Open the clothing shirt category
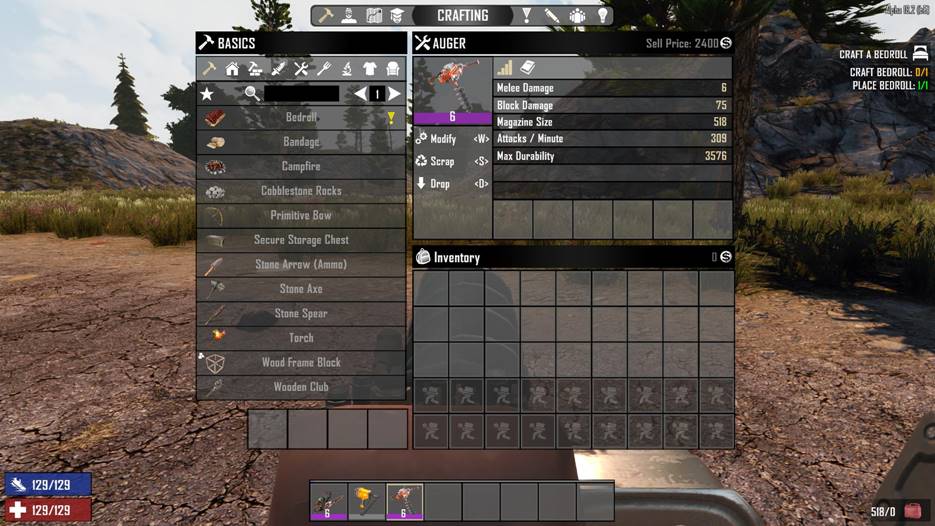 tap(370, 69)
